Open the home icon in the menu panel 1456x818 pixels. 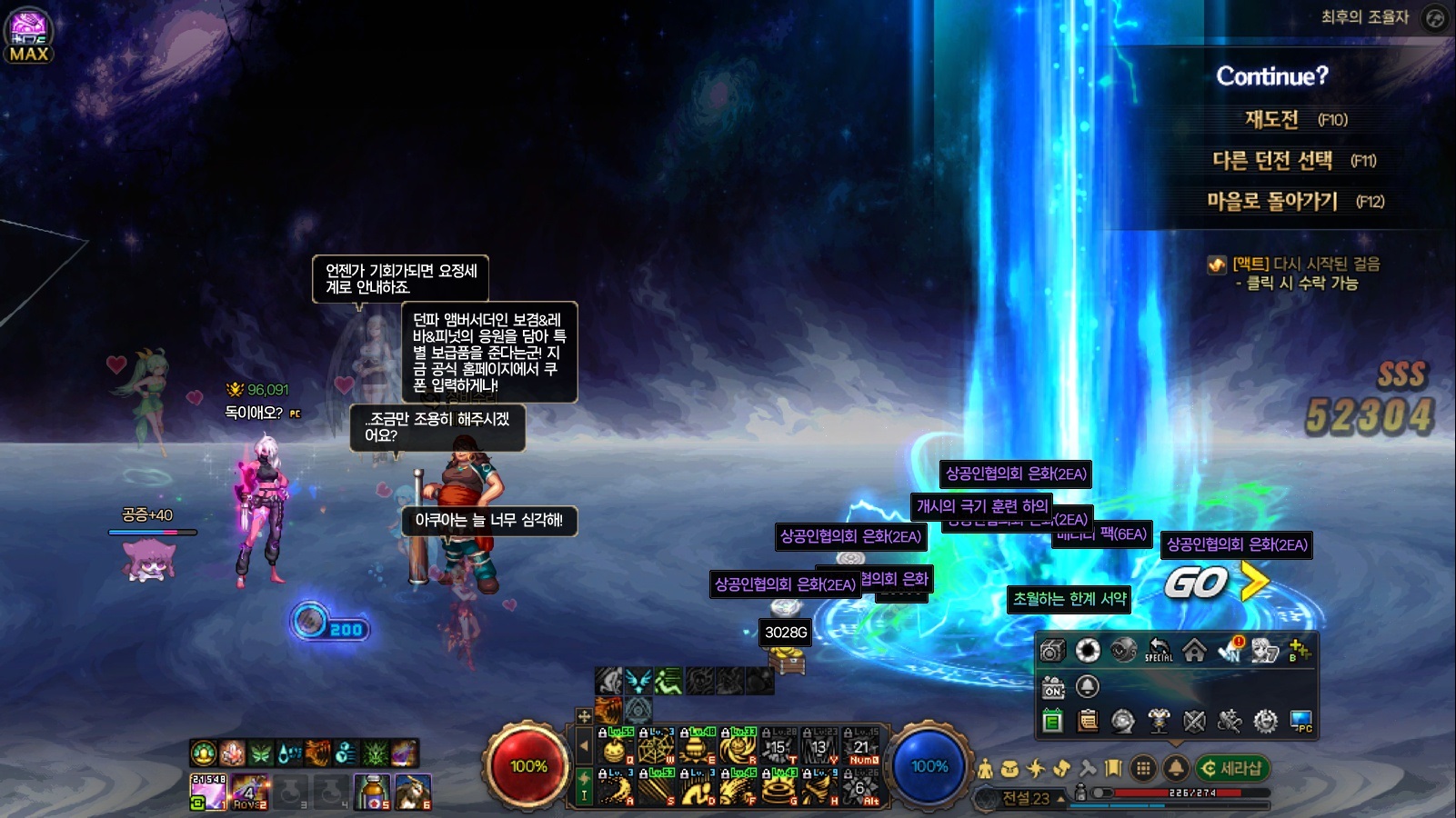pos(1194,651)
